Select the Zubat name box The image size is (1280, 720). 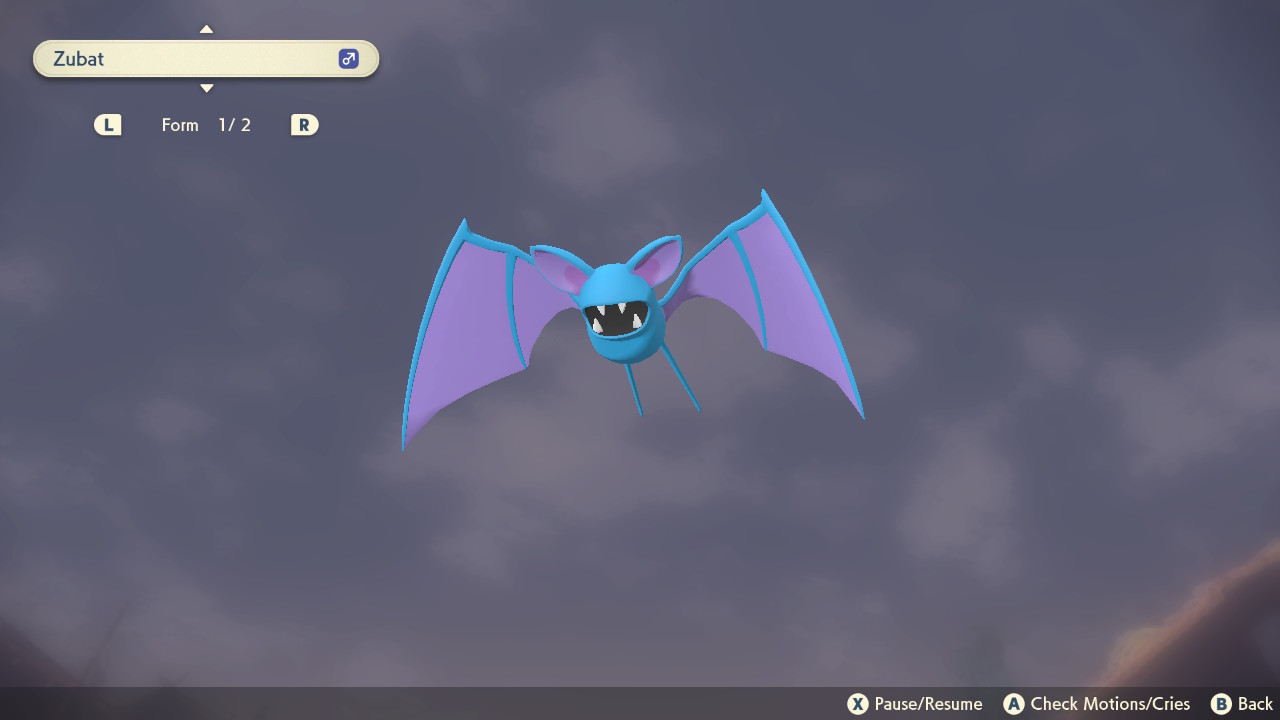click(190, 59)
